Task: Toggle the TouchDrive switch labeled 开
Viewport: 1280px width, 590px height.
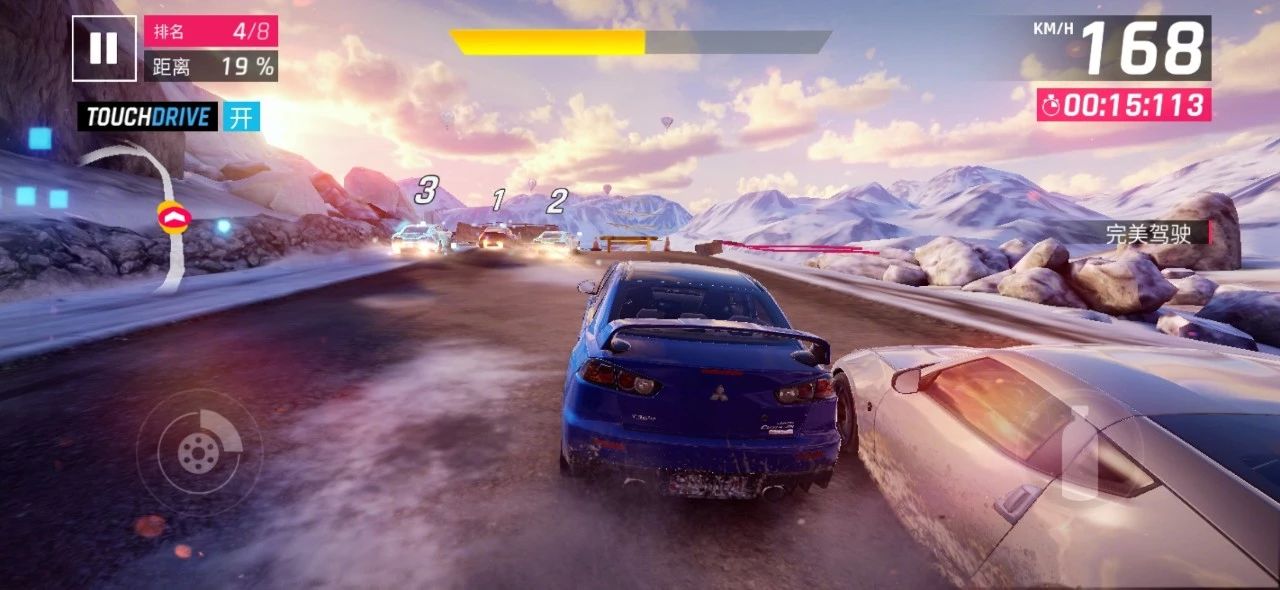Action: (x=241, y=117)
